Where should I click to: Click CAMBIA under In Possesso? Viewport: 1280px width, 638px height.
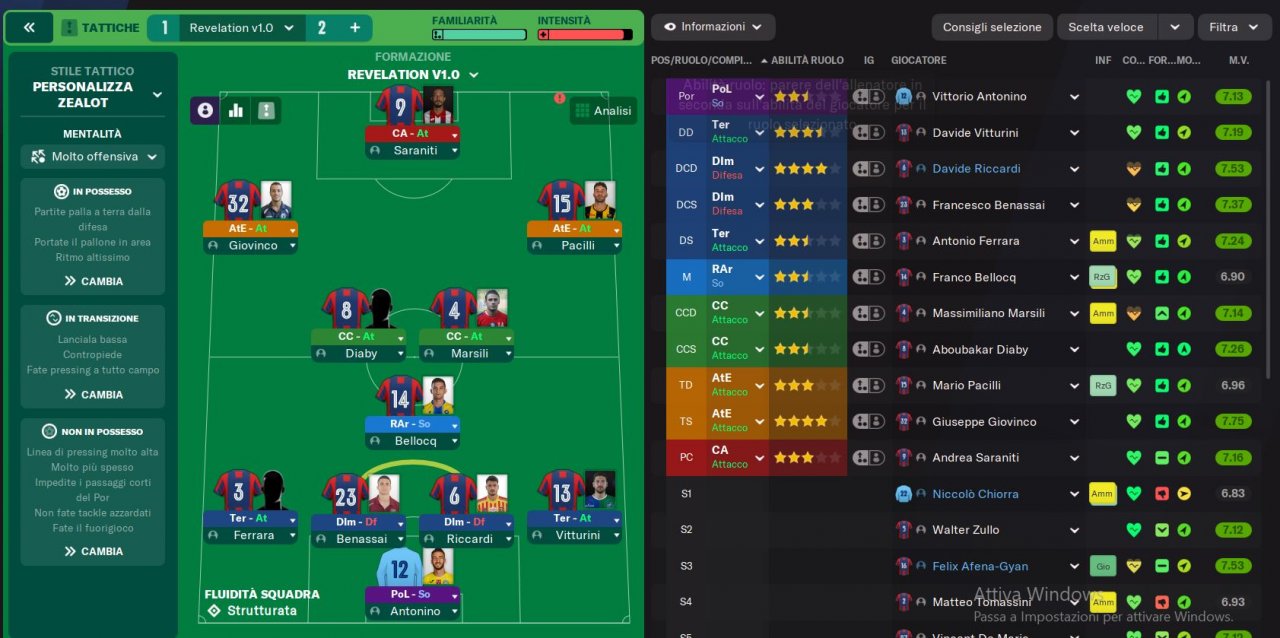(93, 281)
